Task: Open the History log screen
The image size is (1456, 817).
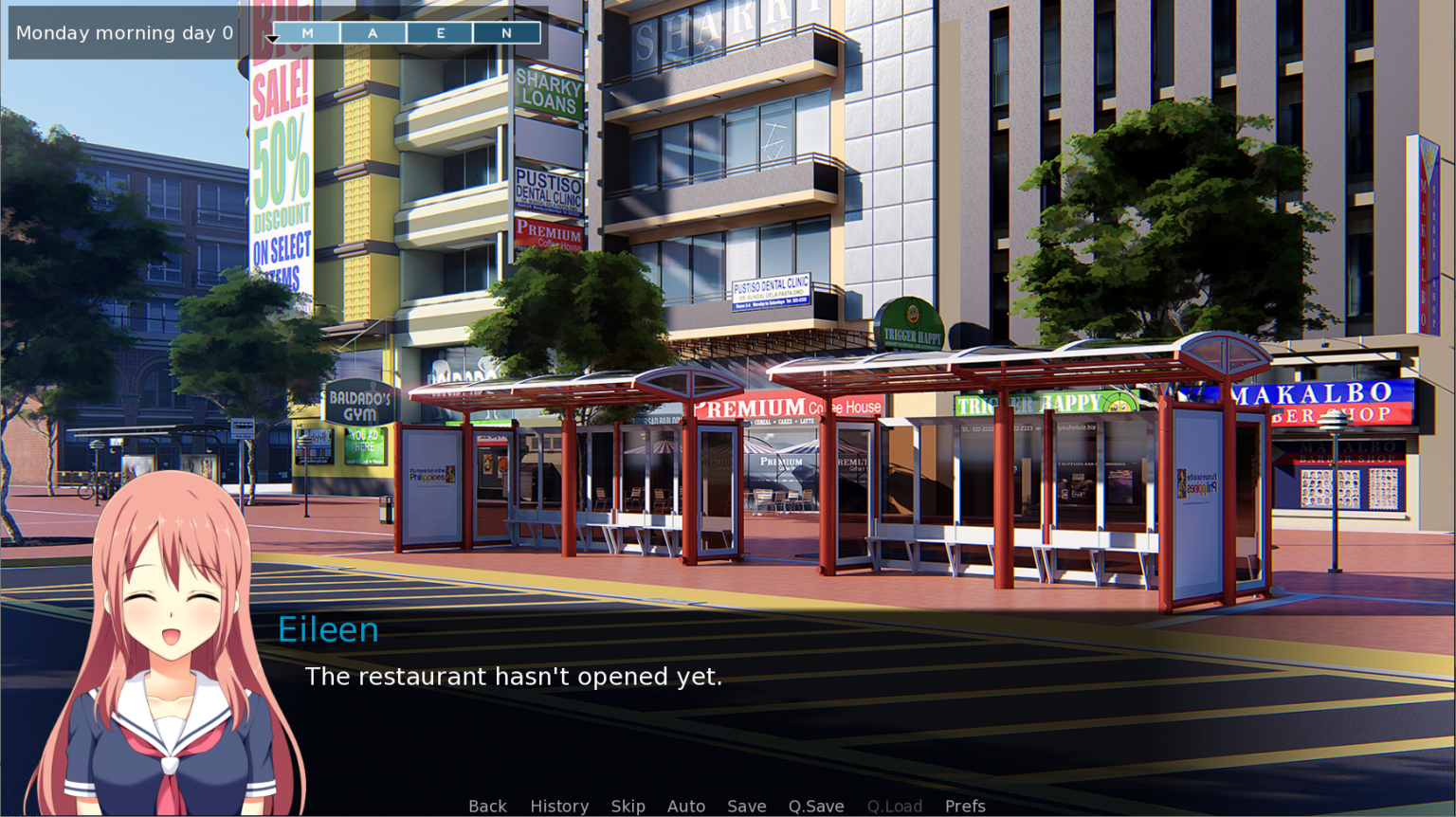Action: coord(559,806)
